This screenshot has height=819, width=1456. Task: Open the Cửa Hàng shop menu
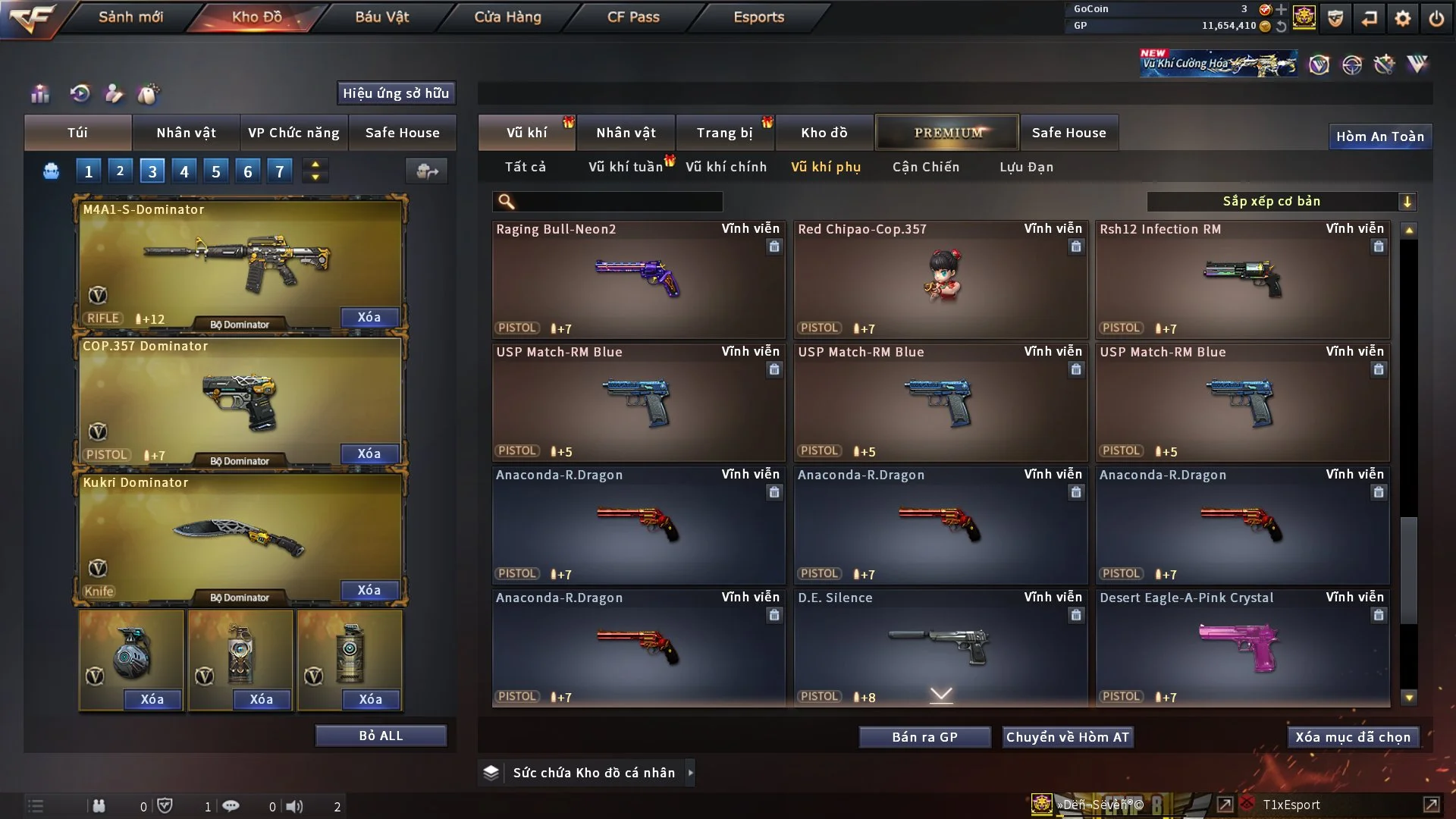pyautogui.click(x=507, y=17)
